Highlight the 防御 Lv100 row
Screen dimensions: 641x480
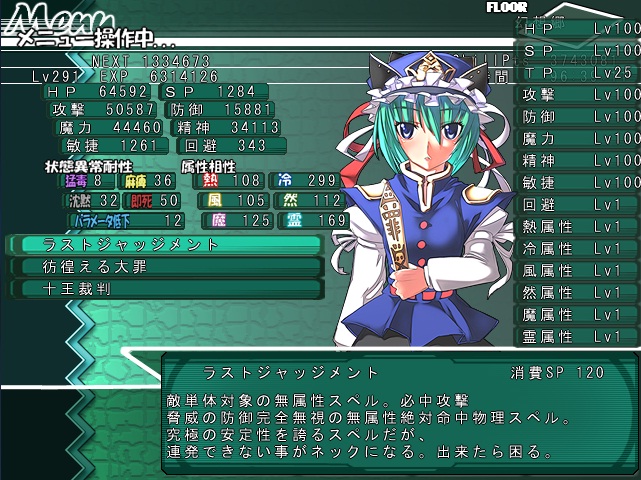coord(578,116)
